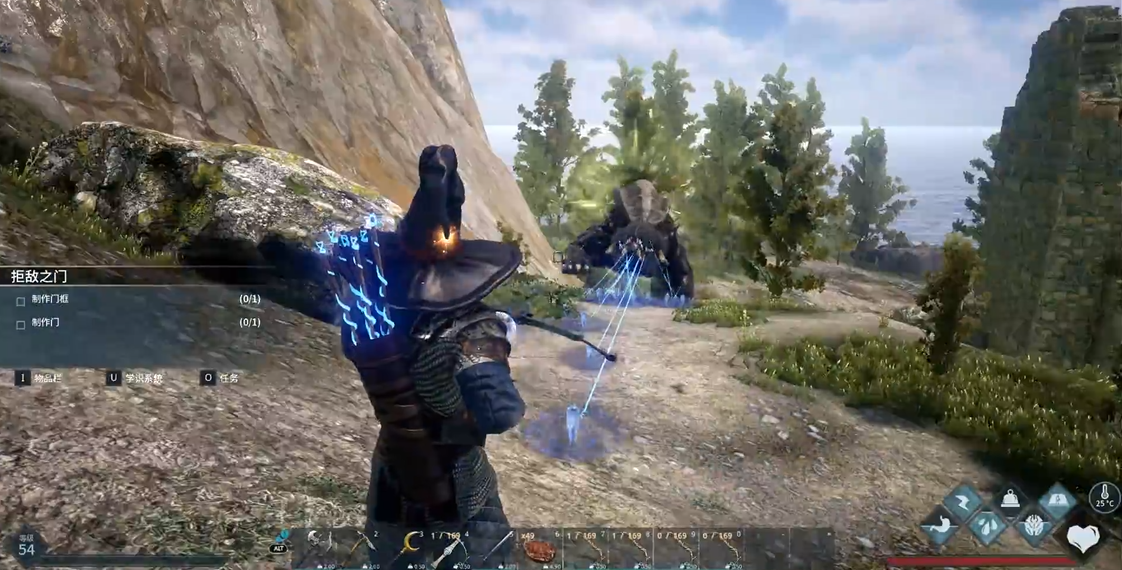The image size is (1122, 570).
Task: Click the weight carry-load status icon
Action: [1009, 502]
